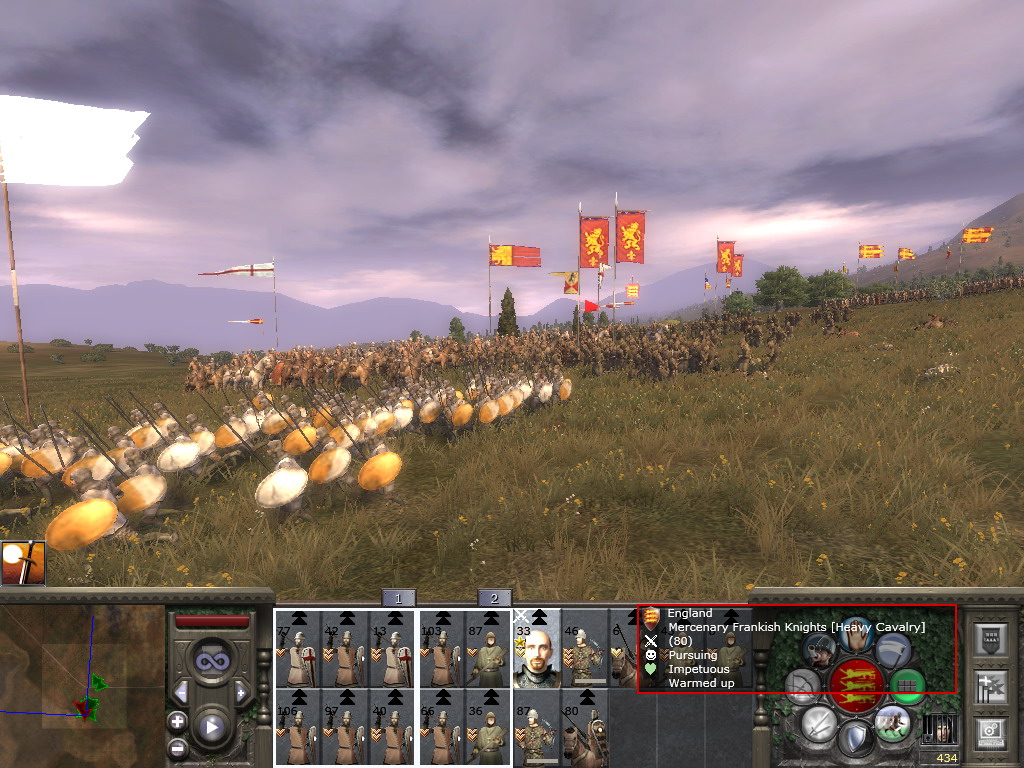Image resolution: width=1024 pixels, height=768 pixels.
Task: Toggle the green formation grid button
Action: [x=907, y=686]
